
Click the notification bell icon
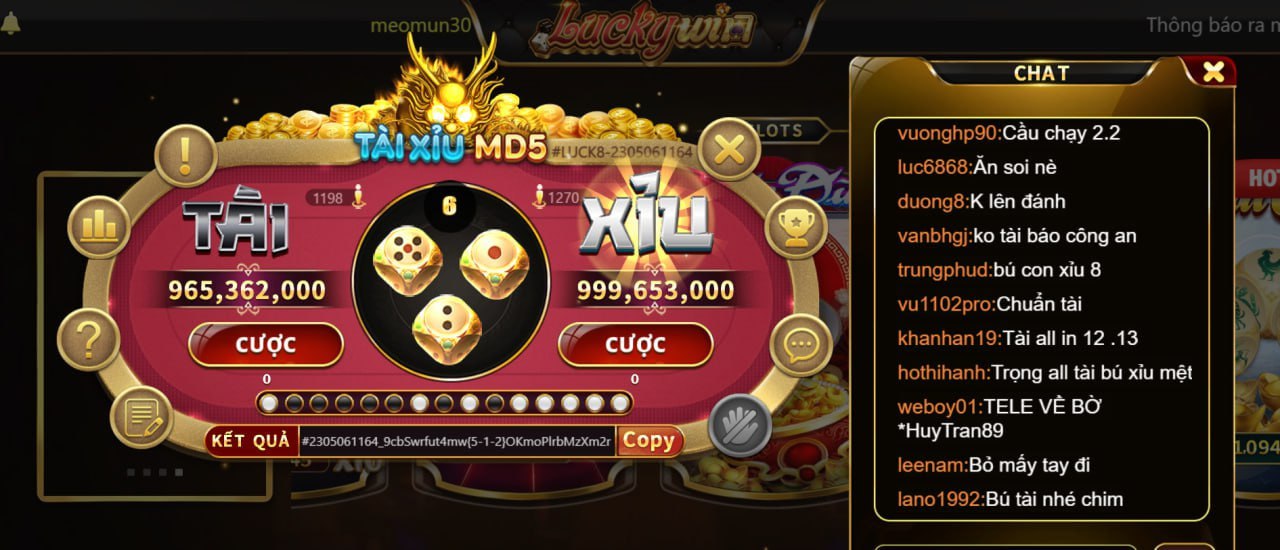pyautogui.click(x=11, y=24)
